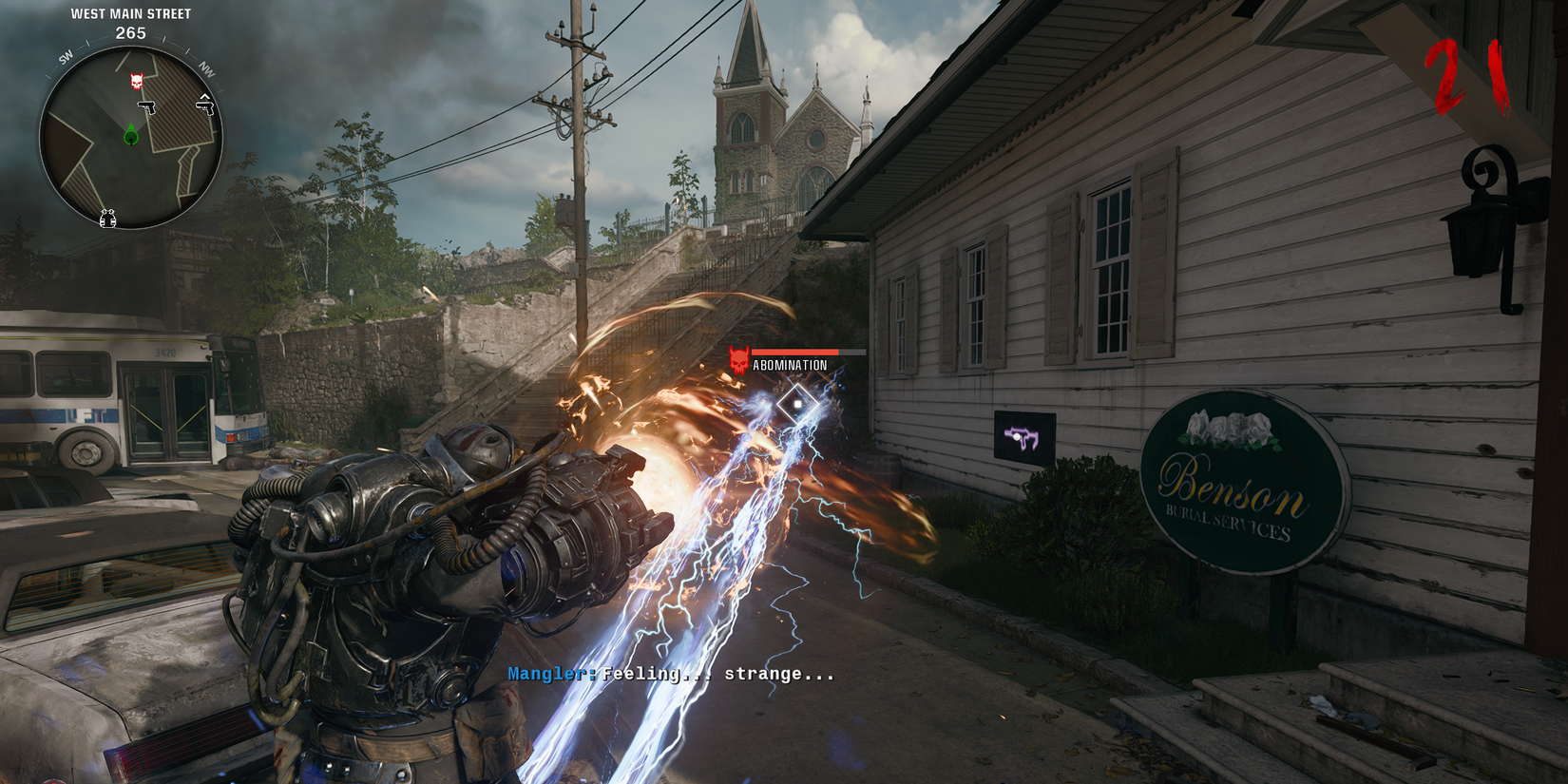The width and height of the screenshot is (1568, 784).
Task: Select the ABOMINATION name label
Action: 792,364
